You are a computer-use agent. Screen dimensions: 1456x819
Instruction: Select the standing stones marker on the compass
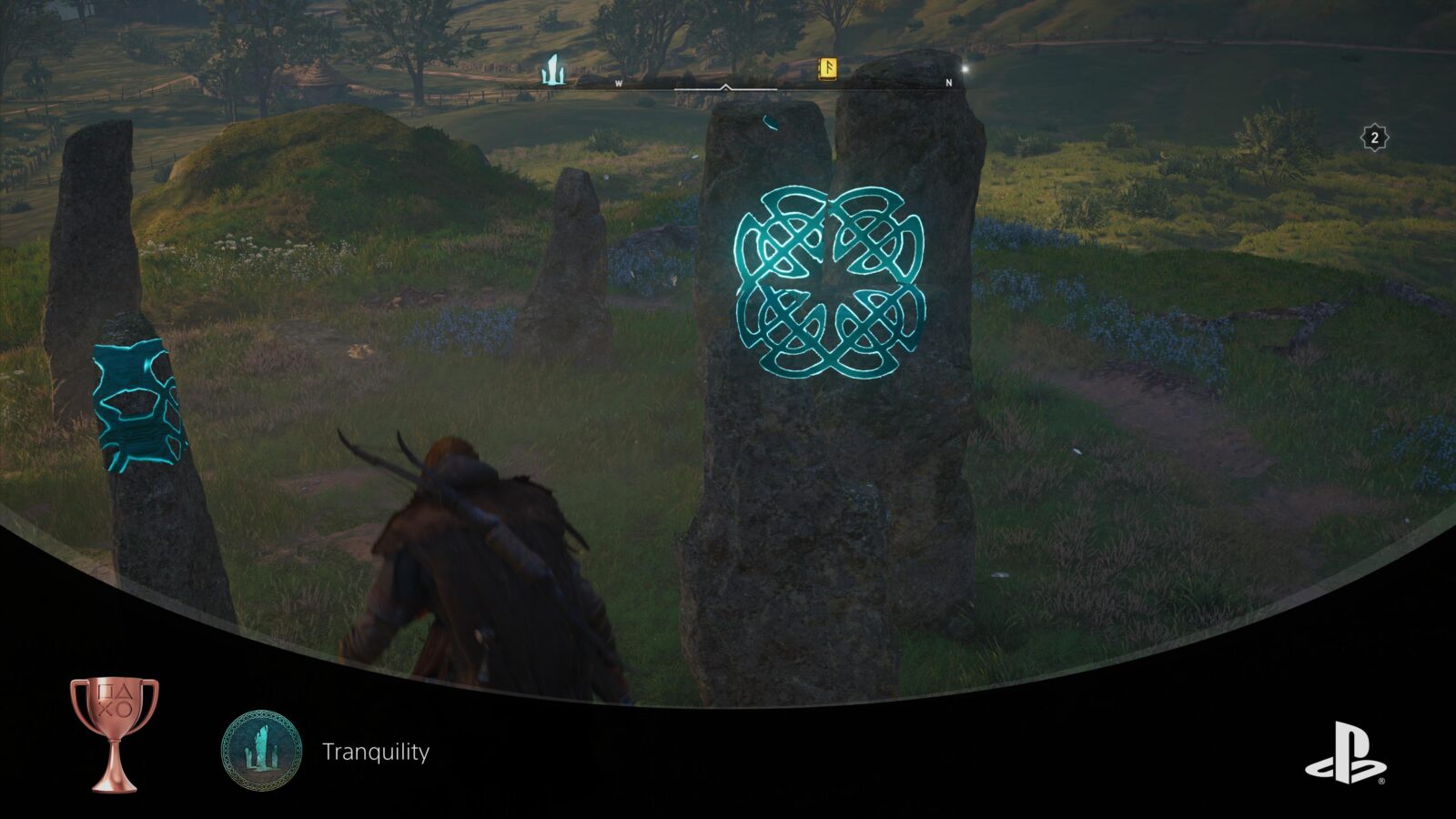click(x=551, y=68)
